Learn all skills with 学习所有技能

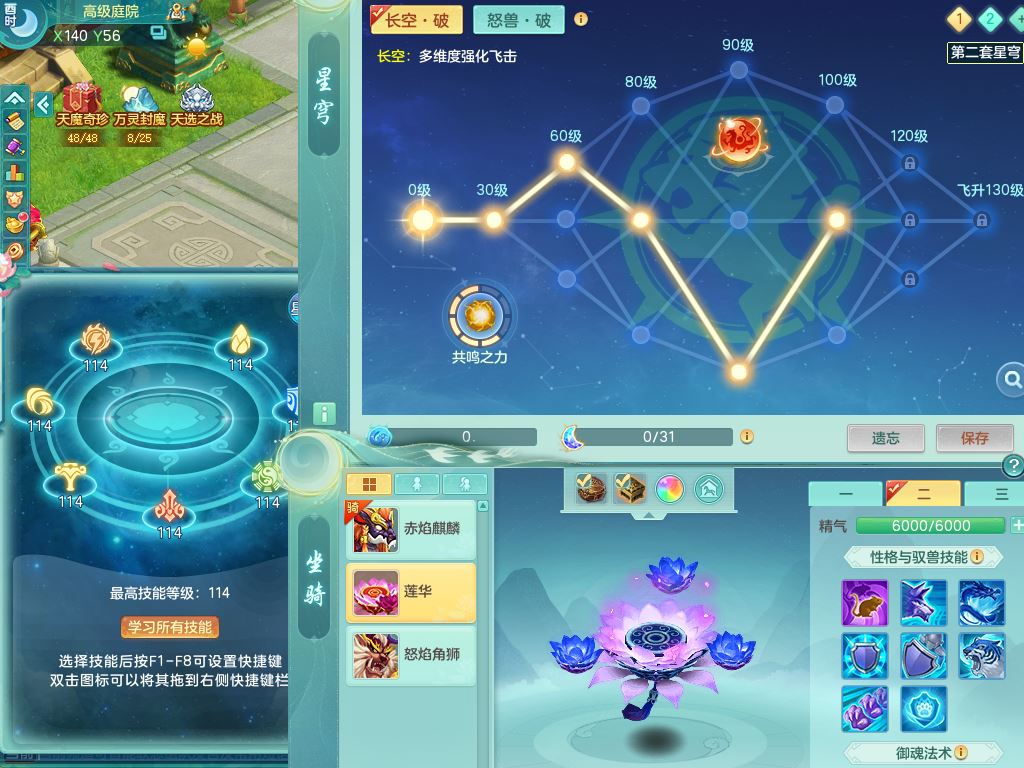point(169,627)
